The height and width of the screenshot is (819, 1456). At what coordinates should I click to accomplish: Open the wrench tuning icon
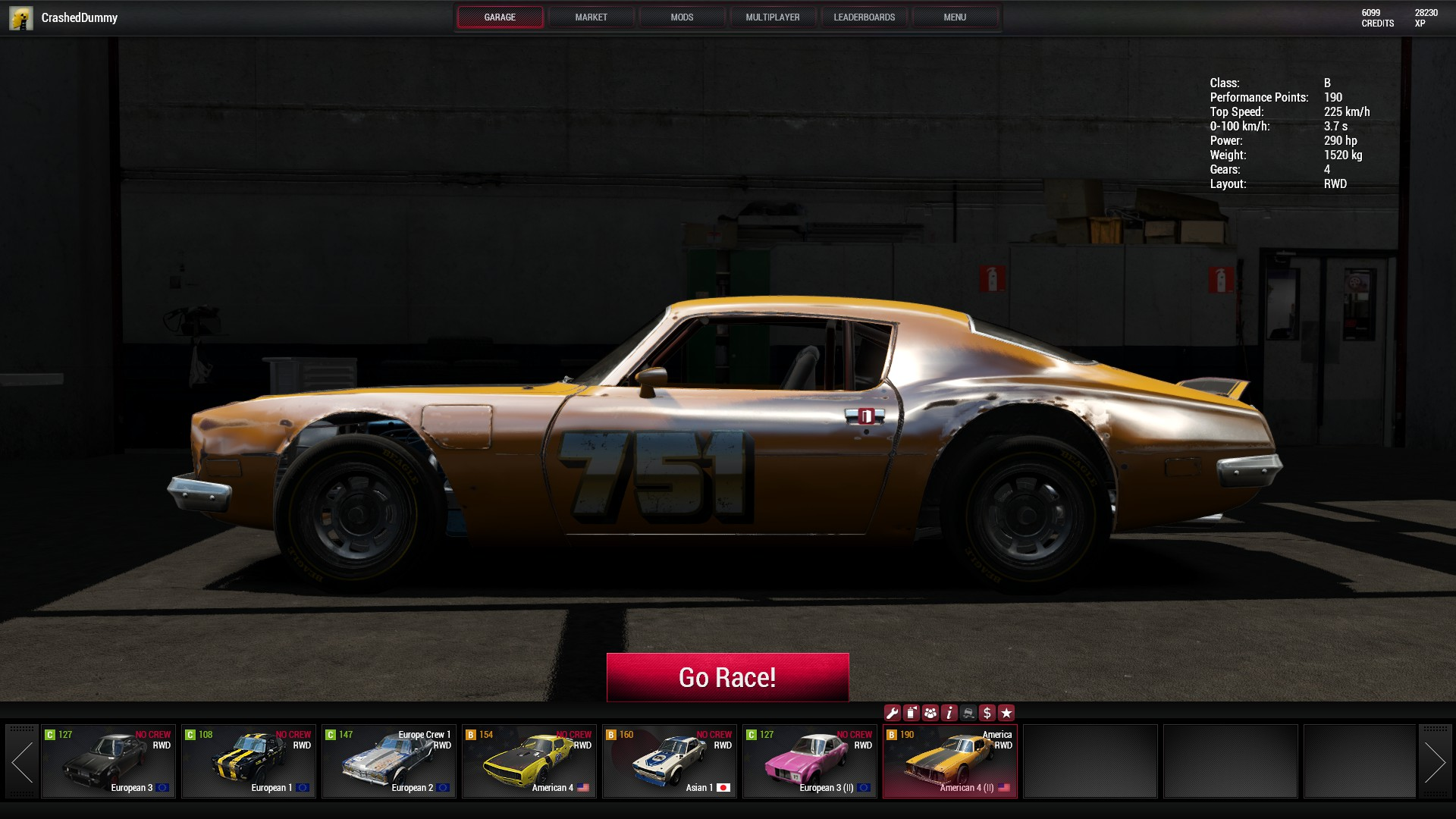892,713
